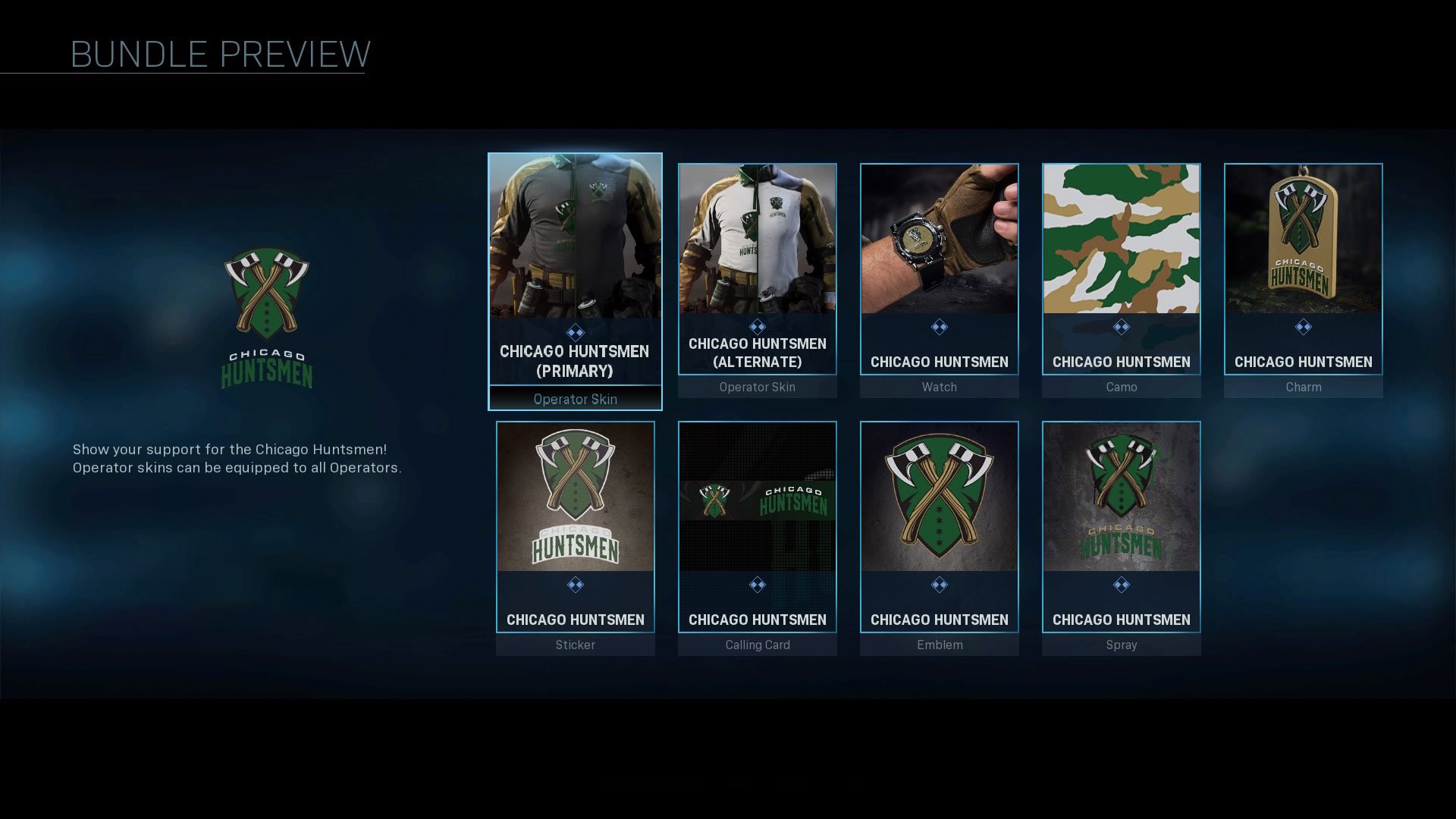Select the Chicago Huntsmen Camo pattern
This screenshot has height=819, width=1456.
tap(1121, 243)
